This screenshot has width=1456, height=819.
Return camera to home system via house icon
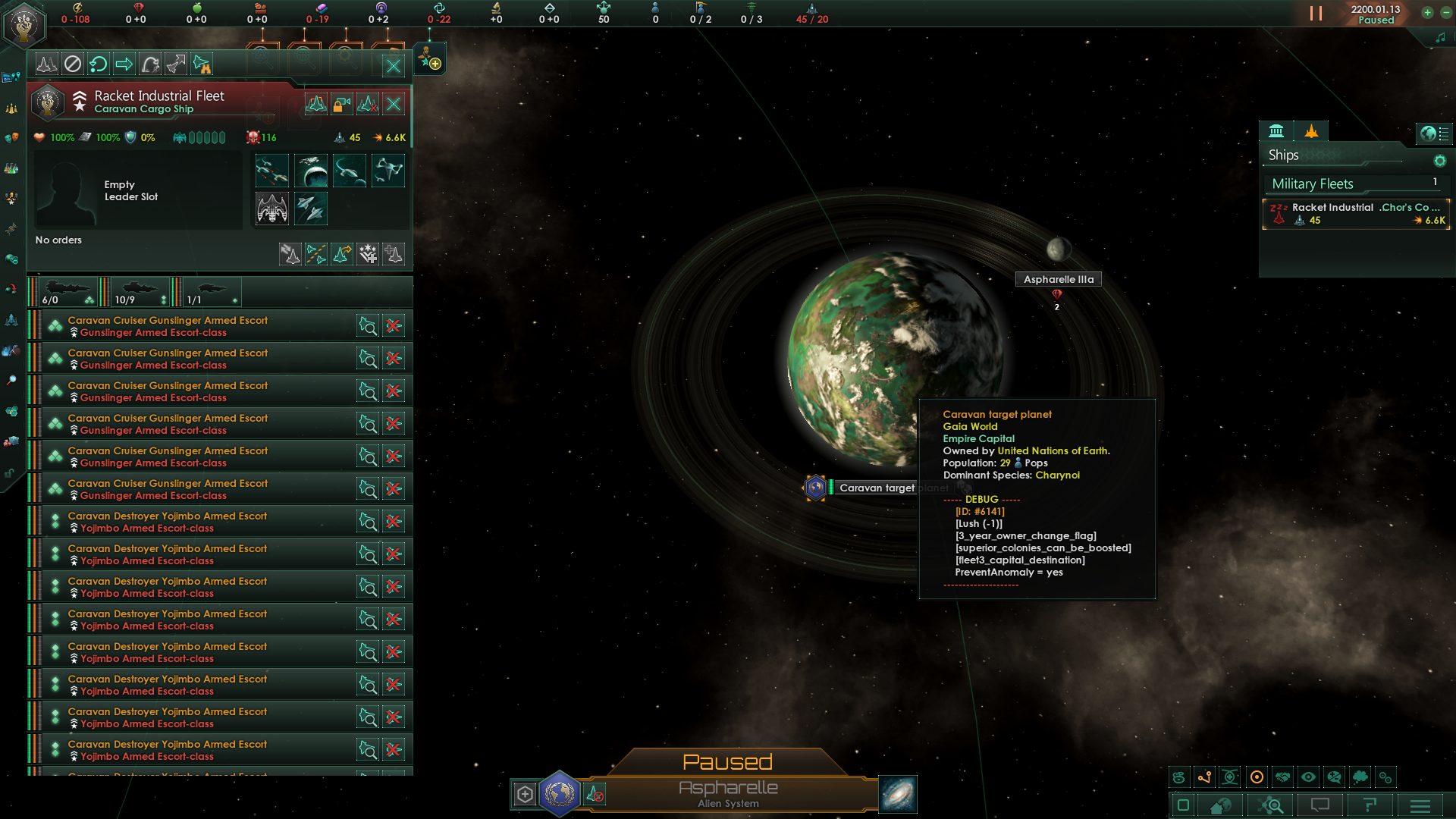(1219, 805)
